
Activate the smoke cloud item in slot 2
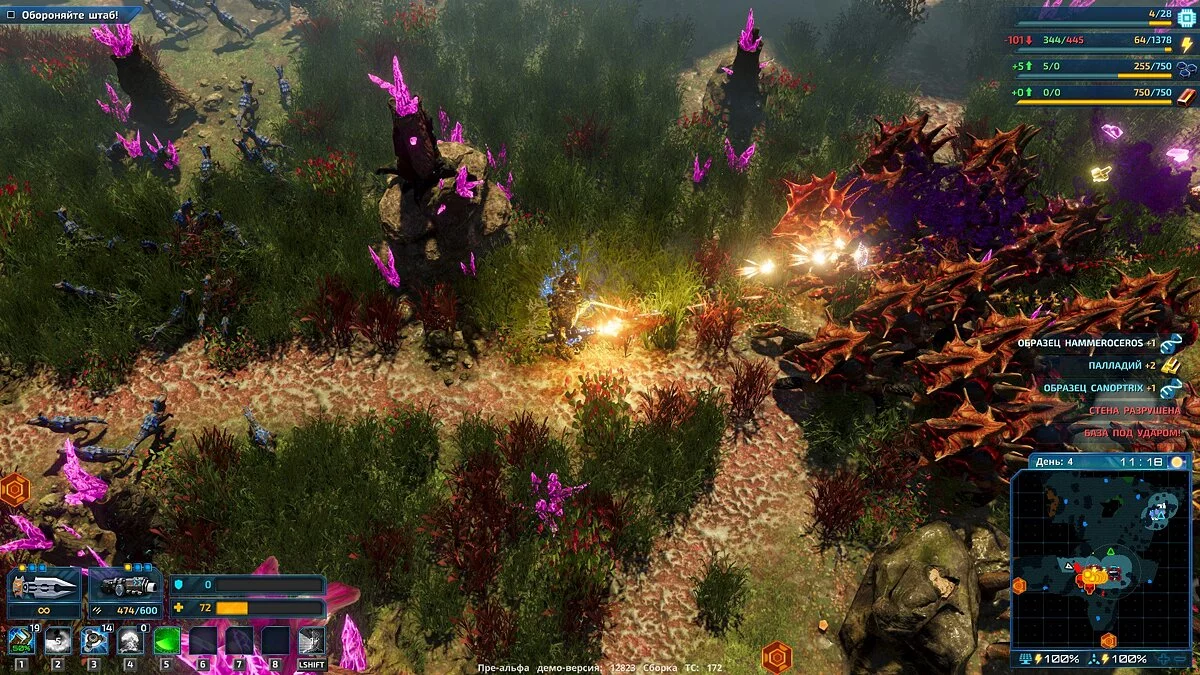coord(58,640)
